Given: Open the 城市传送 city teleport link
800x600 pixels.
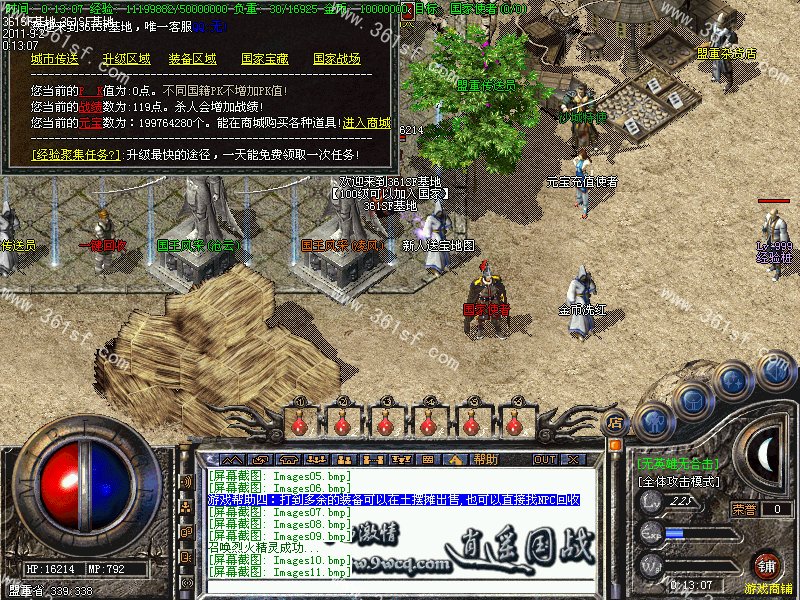Looking at the screenshot, I should pyautogui.click(x=54, y=59).
